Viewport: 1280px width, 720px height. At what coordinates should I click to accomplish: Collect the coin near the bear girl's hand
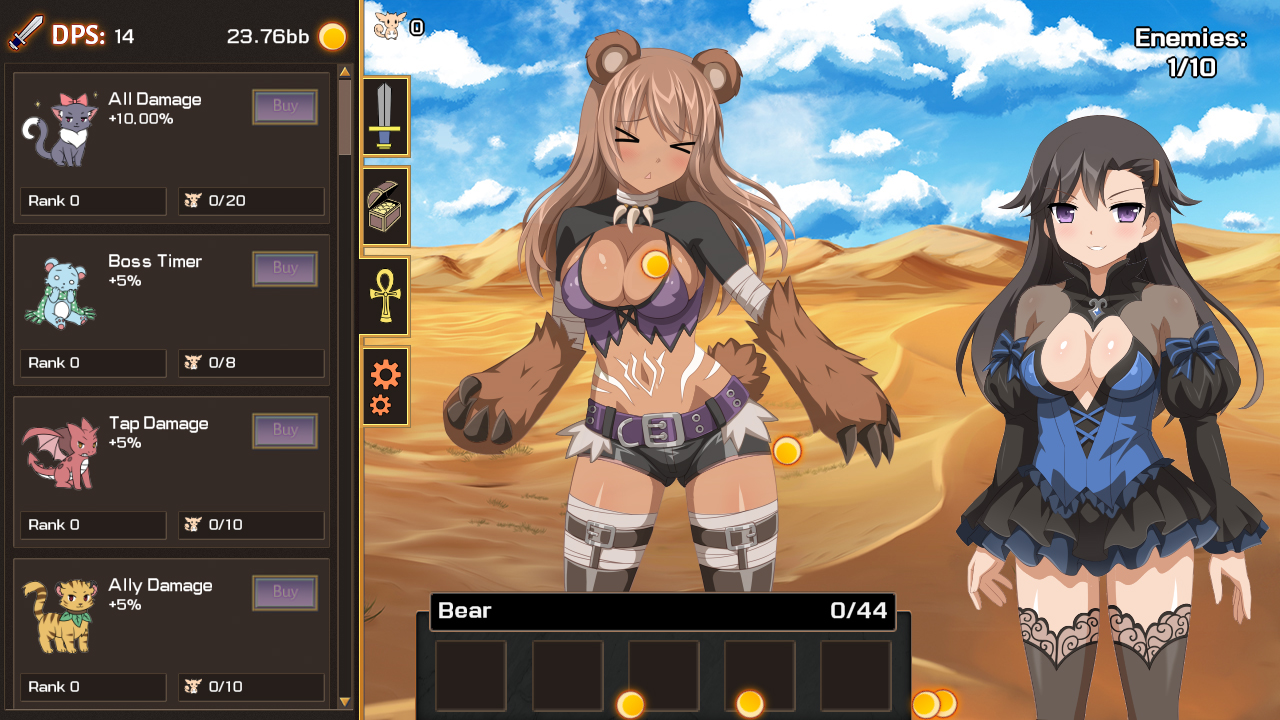[x=789, y=451]
